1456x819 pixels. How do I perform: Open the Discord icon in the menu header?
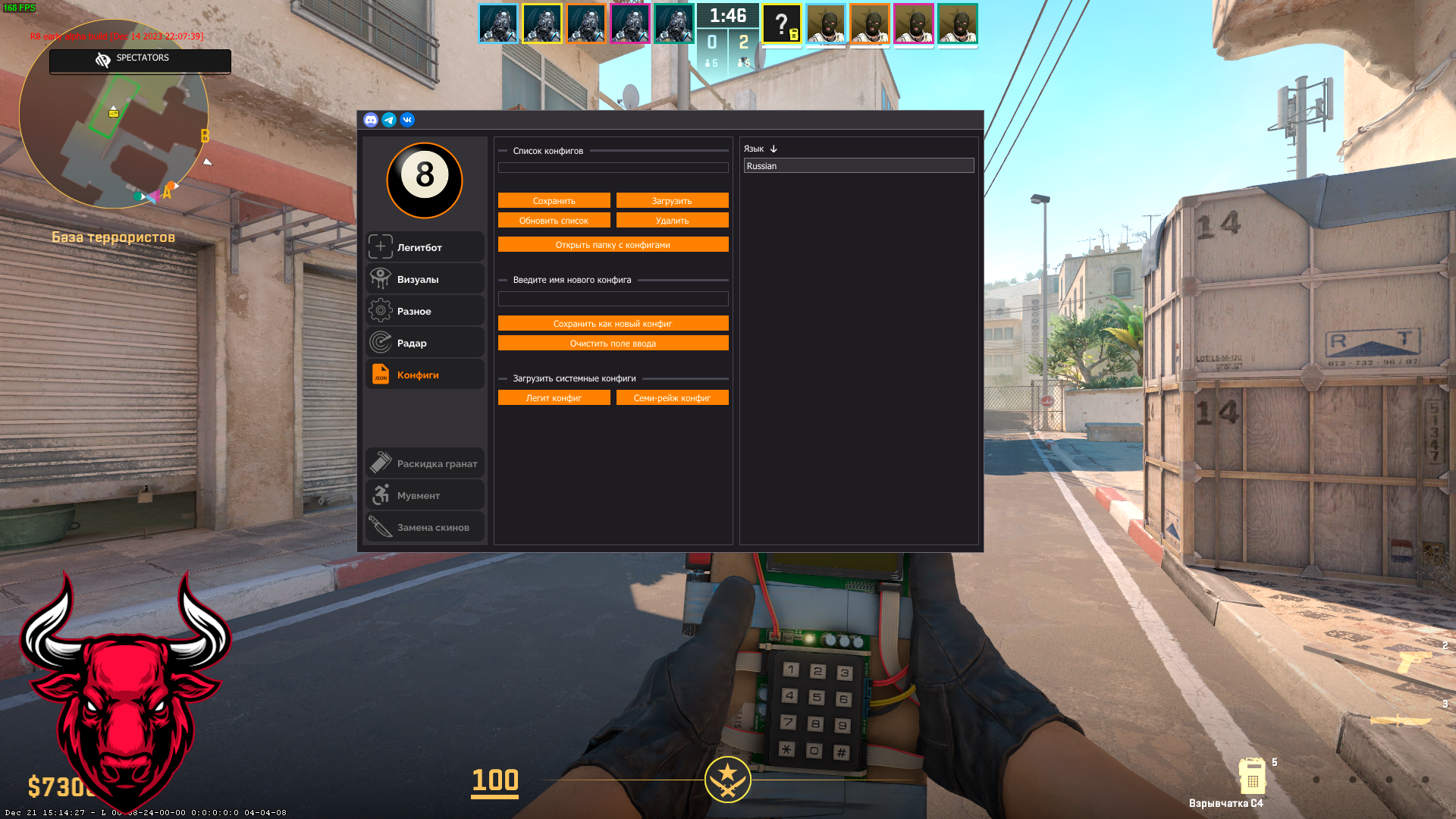[x=370, y=119]
